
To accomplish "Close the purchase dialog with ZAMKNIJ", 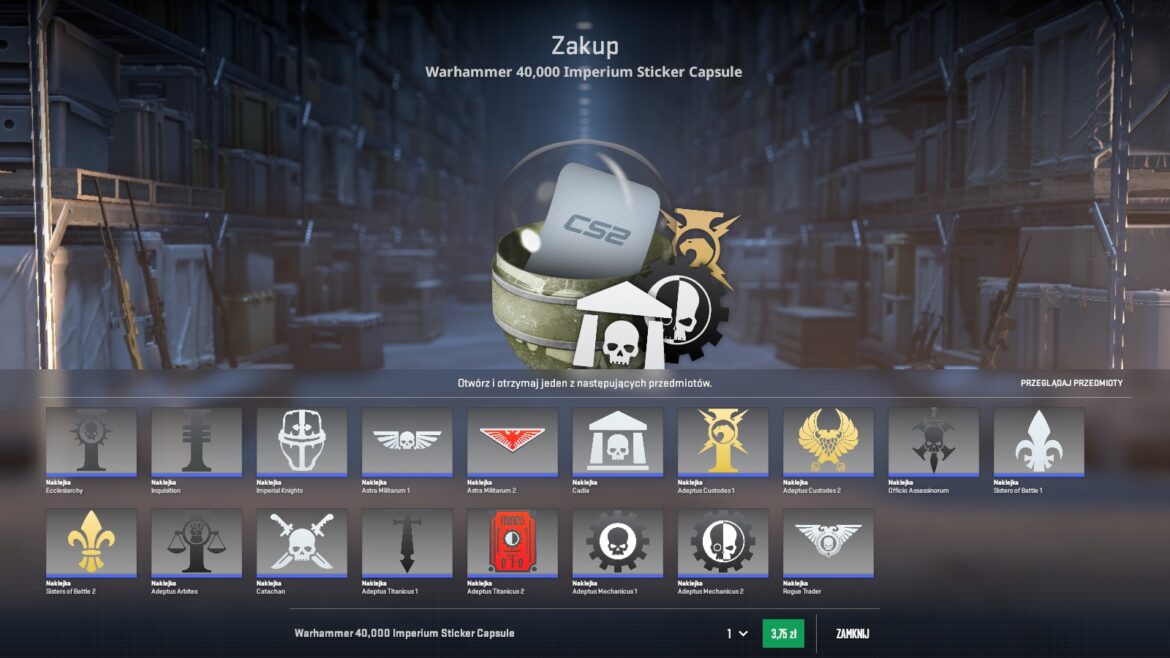I will point(852,634).
